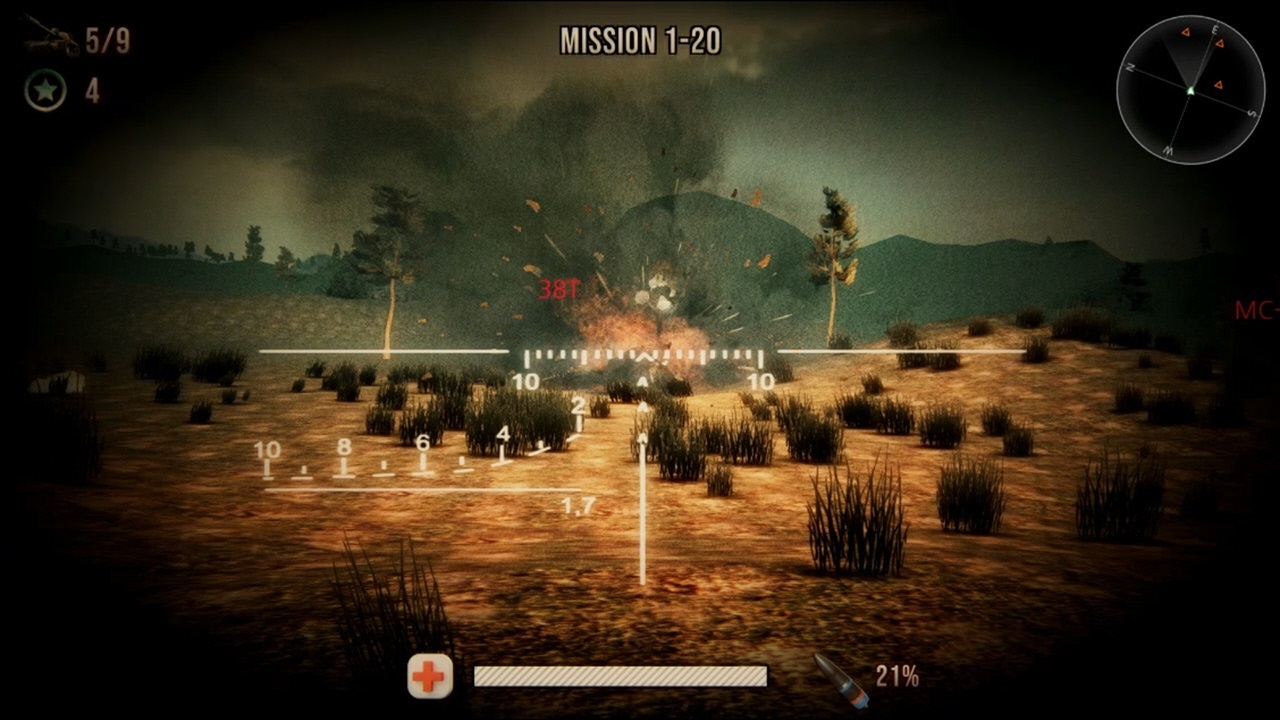The width and height of the screenshot is (1280, 720).
Task: Target the 38T enemy tank label
Action: pos(560,289)
